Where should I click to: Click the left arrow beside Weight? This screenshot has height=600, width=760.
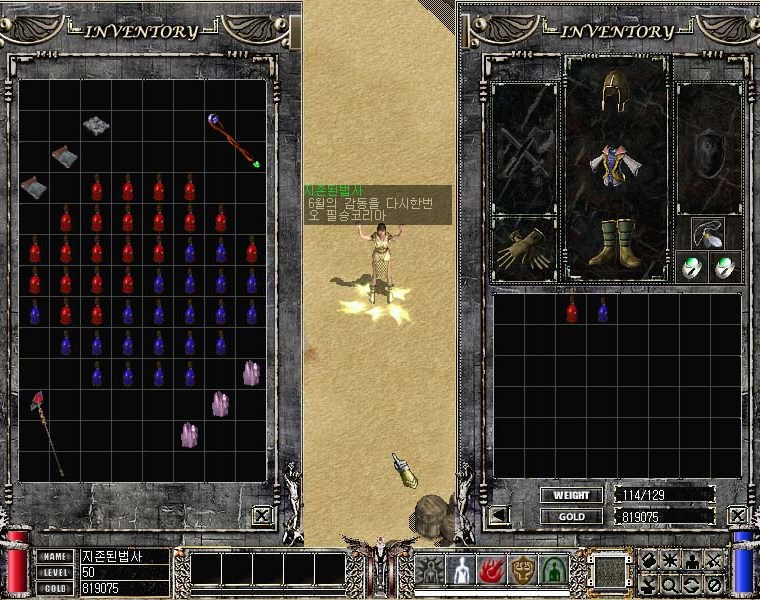pos(499,516)
